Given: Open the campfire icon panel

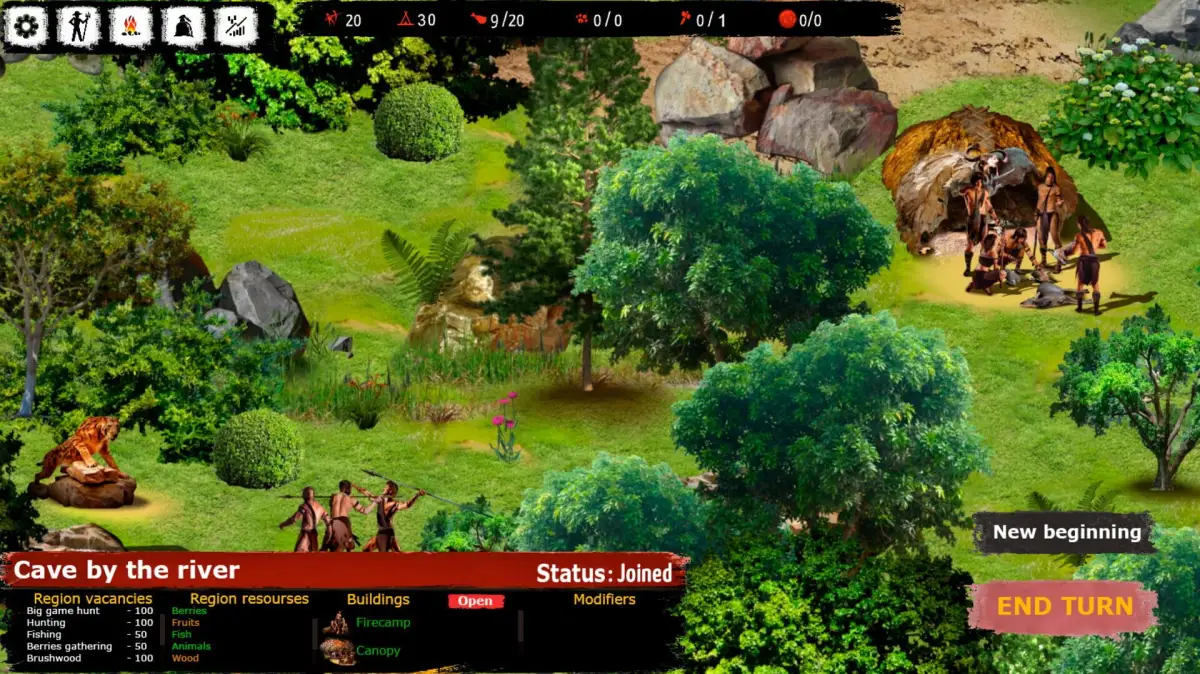Looking at the screenshot, I should click(x=131, y=27).
